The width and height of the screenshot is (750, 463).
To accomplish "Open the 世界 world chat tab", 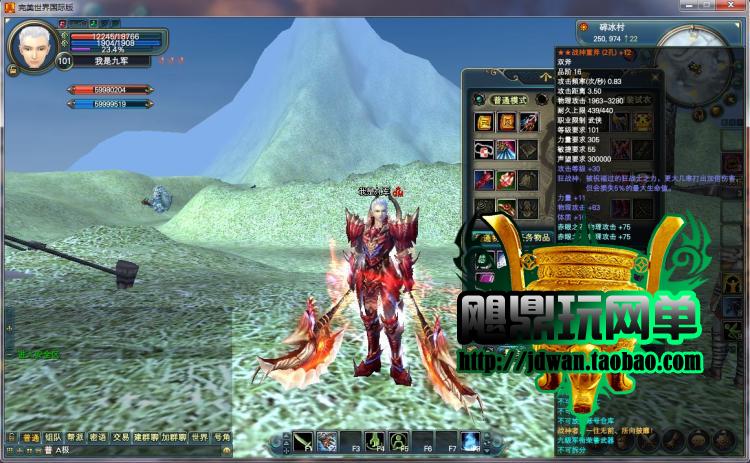I will point(200,437).
